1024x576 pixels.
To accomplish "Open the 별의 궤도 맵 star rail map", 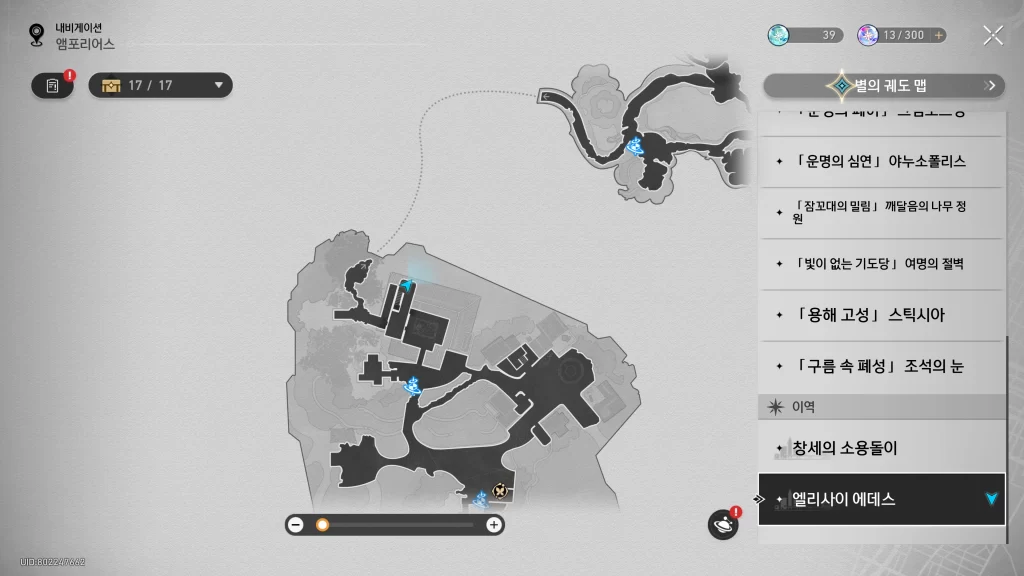I will [x=884, y=86].
